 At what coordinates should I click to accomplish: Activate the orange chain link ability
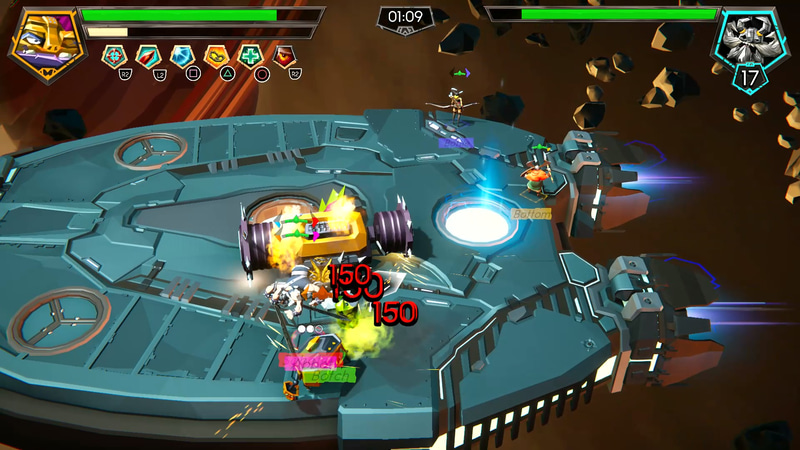coord(216,56)
